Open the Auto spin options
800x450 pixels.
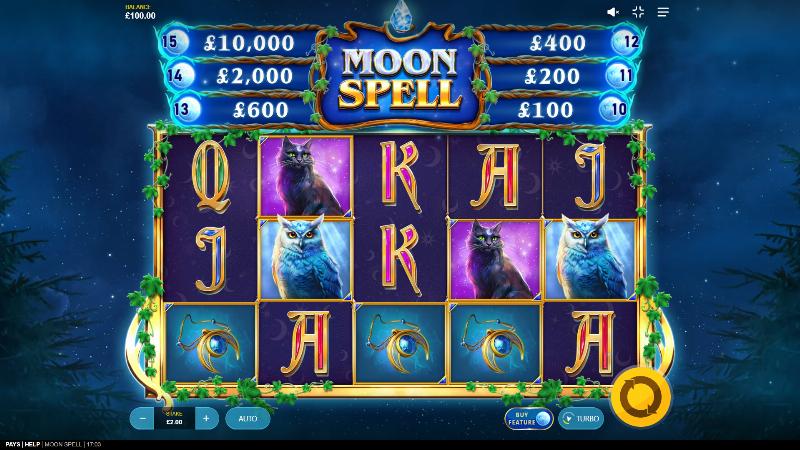click(x=248, y=419)
